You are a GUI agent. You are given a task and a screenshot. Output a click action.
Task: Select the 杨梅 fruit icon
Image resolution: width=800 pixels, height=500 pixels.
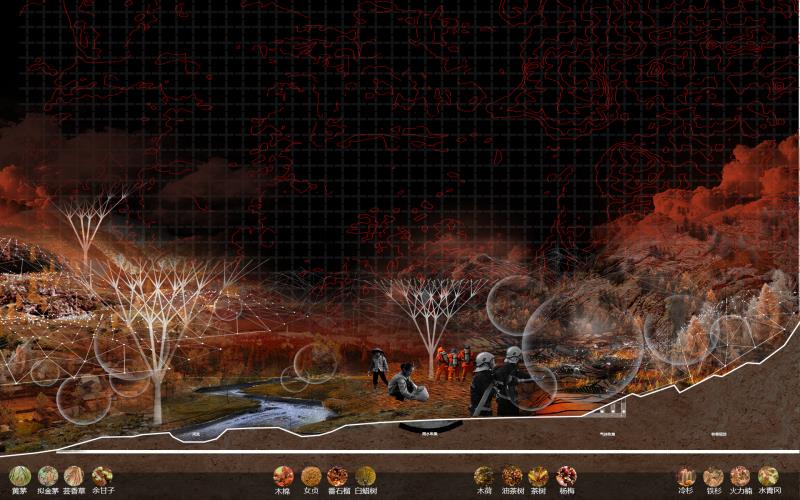pos(566,476)
